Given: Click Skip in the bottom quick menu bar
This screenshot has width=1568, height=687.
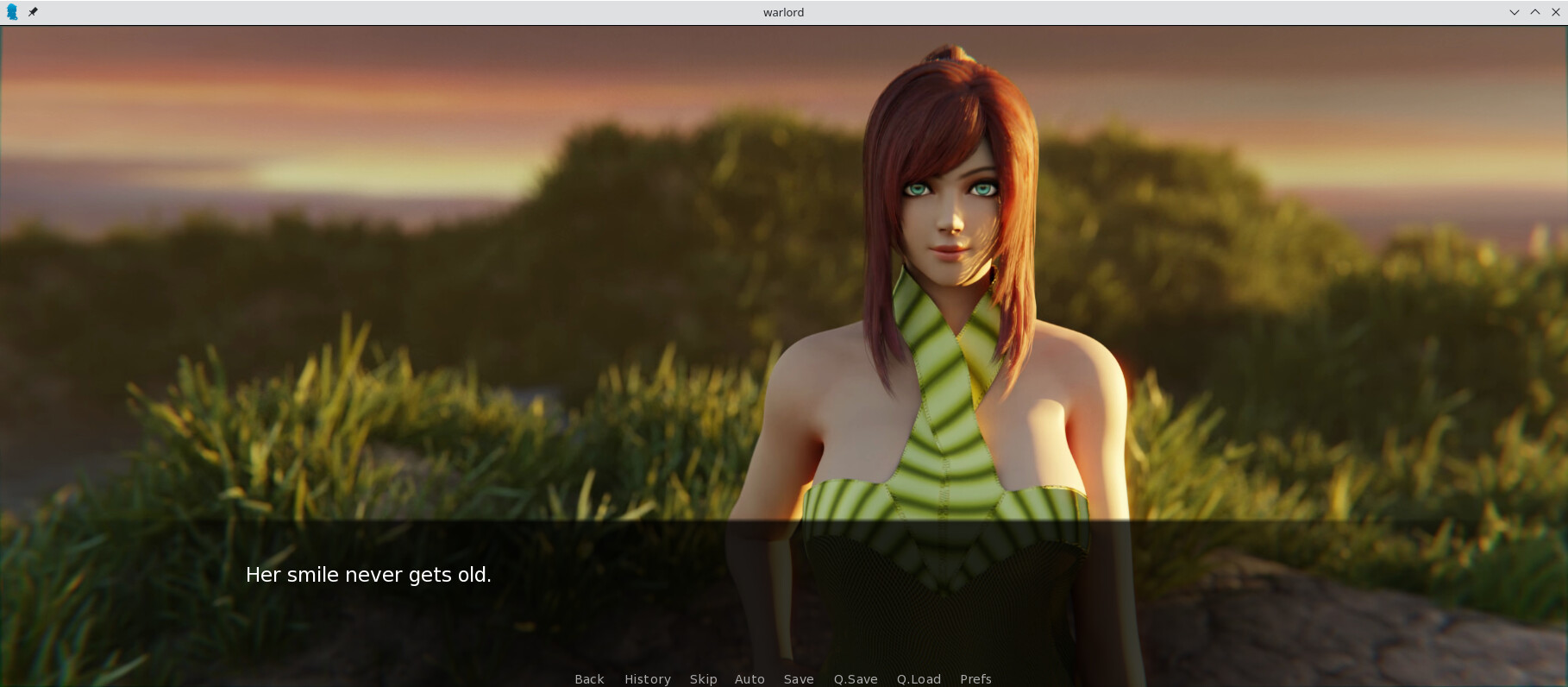Looking at the screenshot, I should 703,679.
